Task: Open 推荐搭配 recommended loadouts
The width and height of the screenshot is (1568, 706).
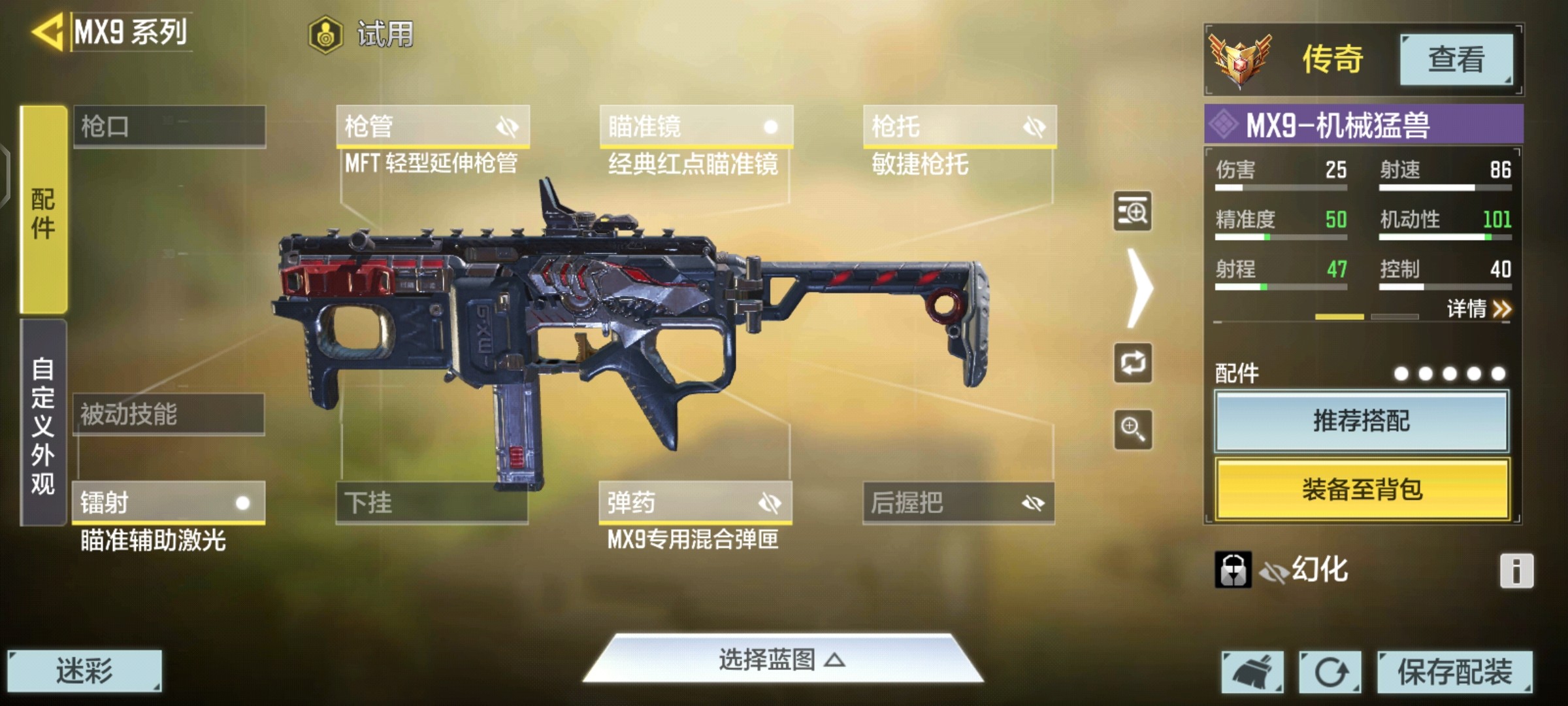Action: [x=1362, y=421]
